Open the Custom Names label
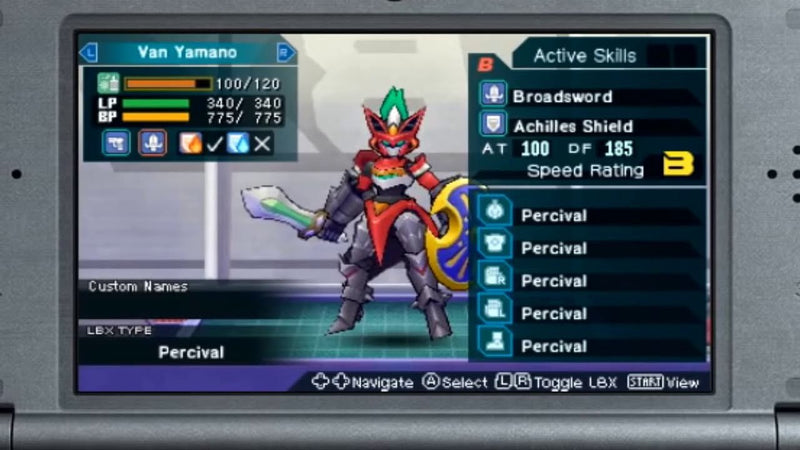This screenshot has width=800, height=450. point(138,286)
